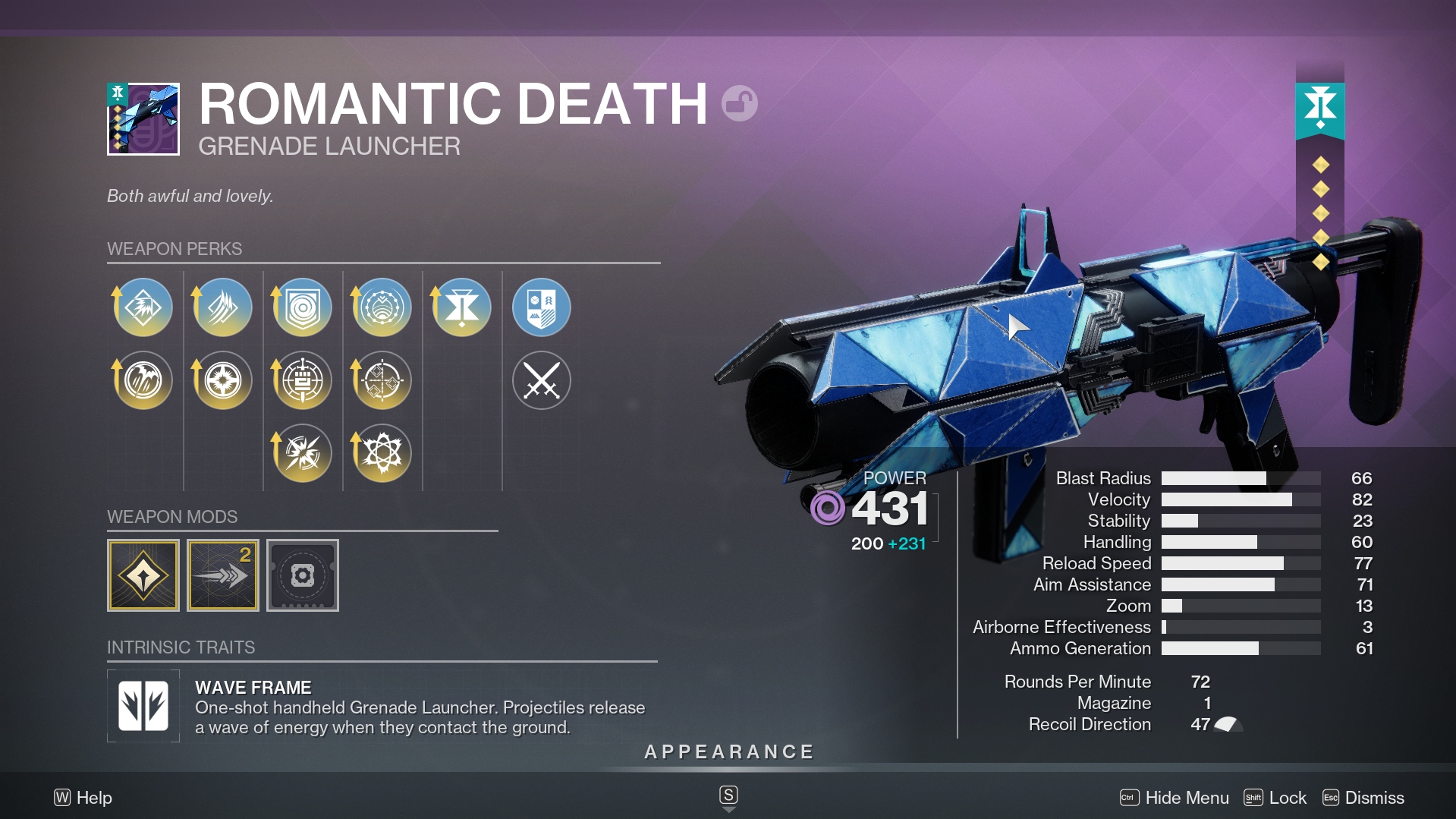Choose the blue slashing claw marks perk

click(222, 307)
